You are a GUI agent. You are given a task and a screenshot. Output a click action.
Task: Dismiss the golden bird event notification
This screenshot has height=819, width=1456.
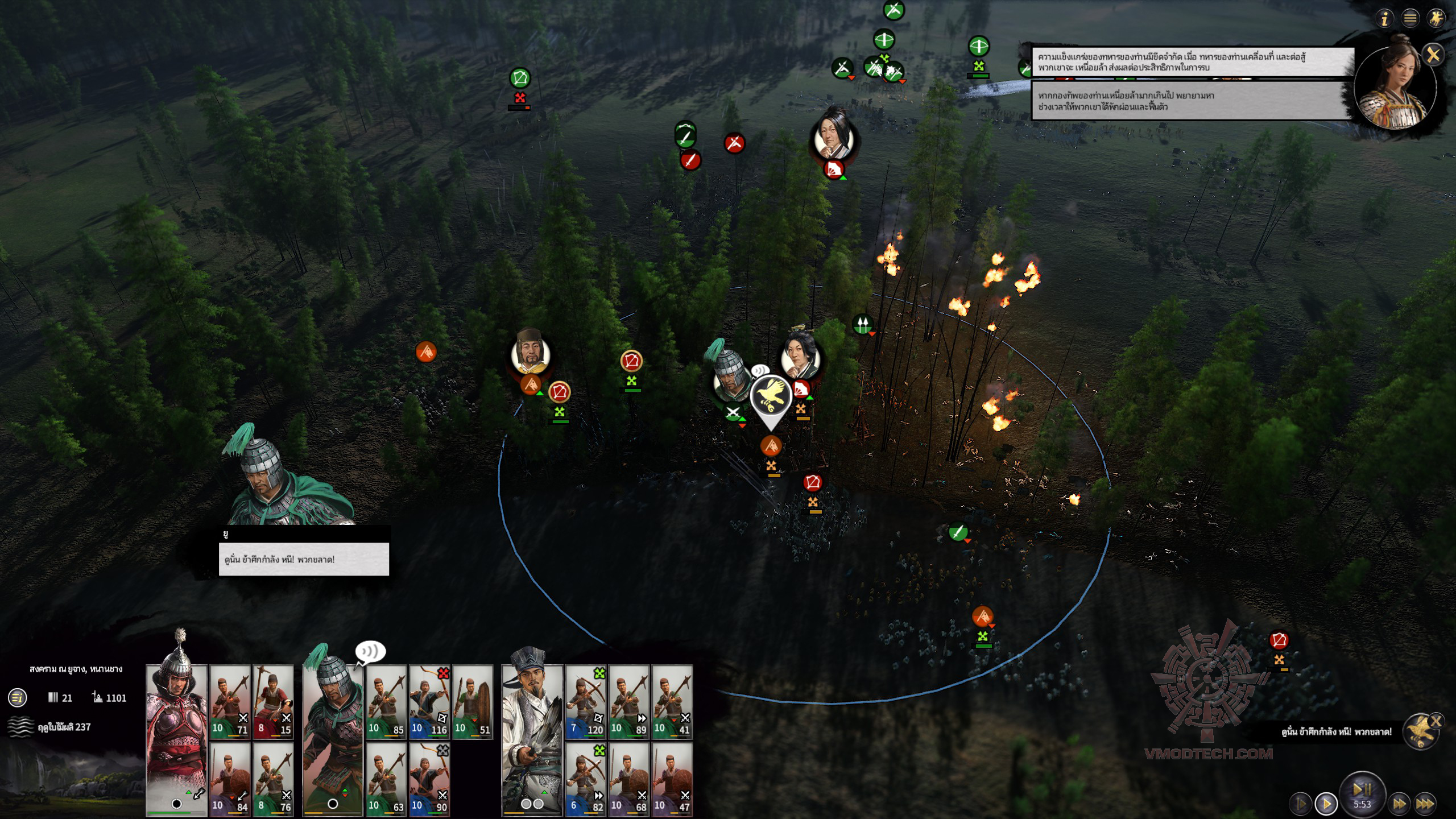(x=1436, y=721)
